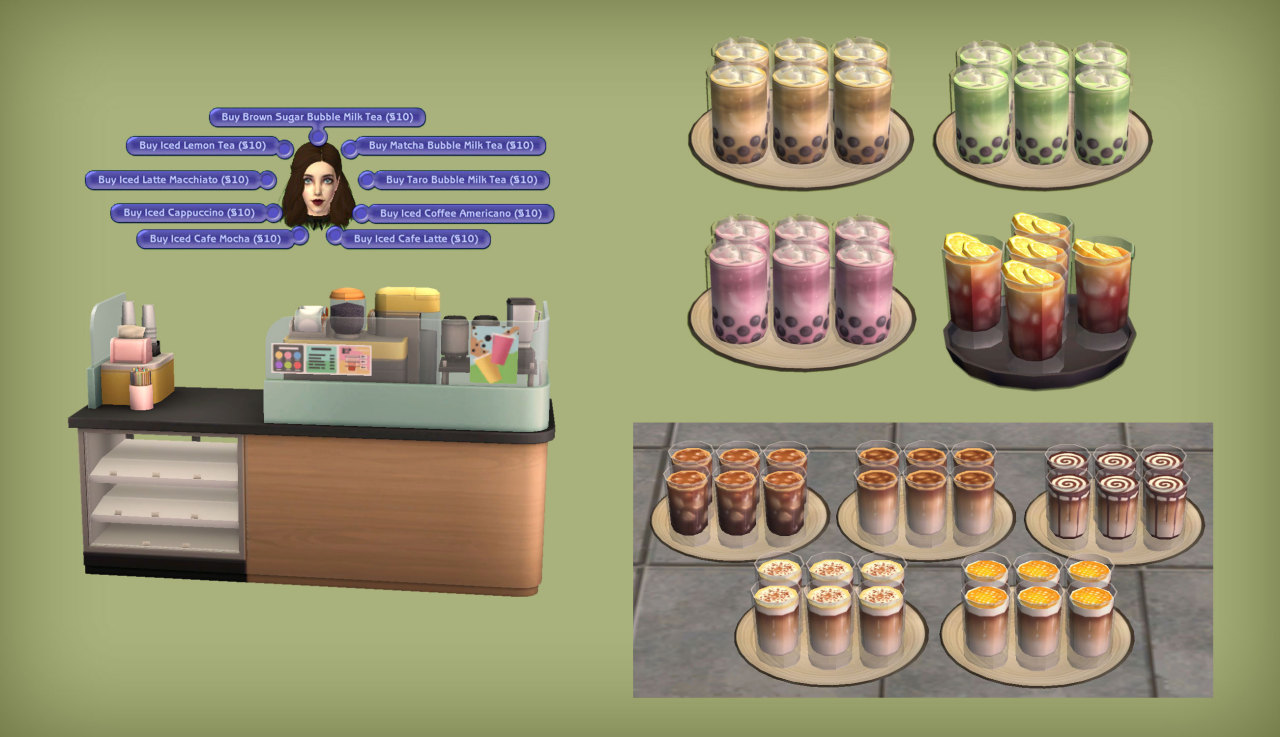Choose Buy Brown Sugar Bubble Milk Tea ($10)
Image resolution: width=1280 pixels, height=737 pixels.
320,117
